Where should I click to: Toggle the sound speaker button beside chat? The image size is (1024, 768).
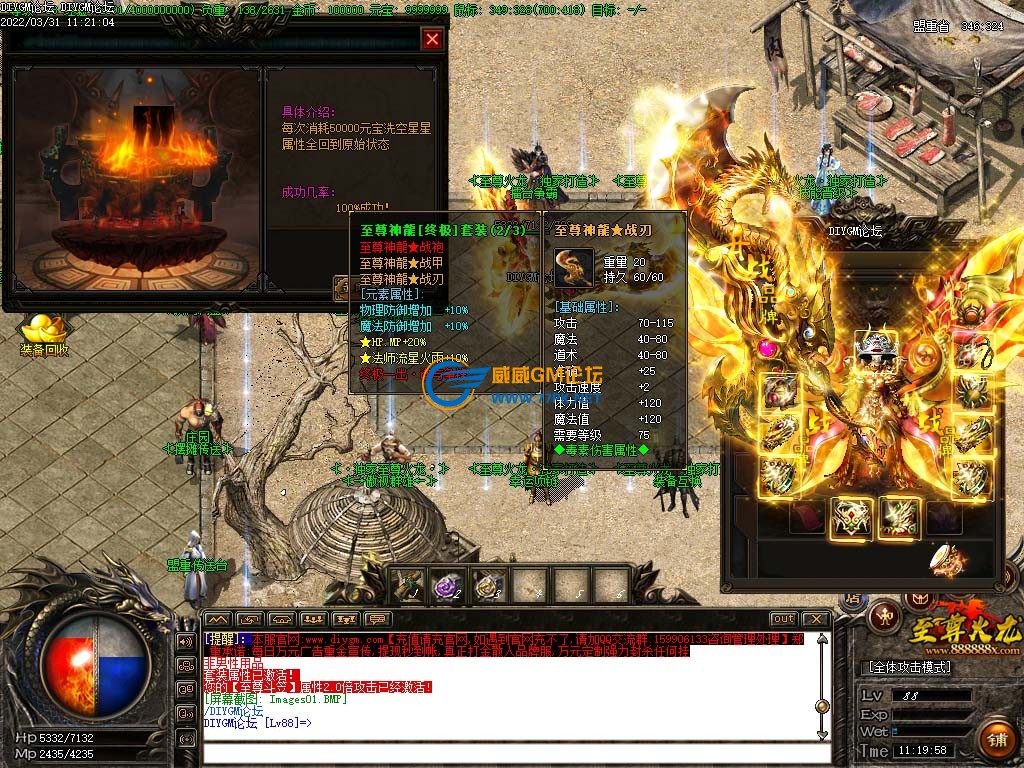point(185,641)
